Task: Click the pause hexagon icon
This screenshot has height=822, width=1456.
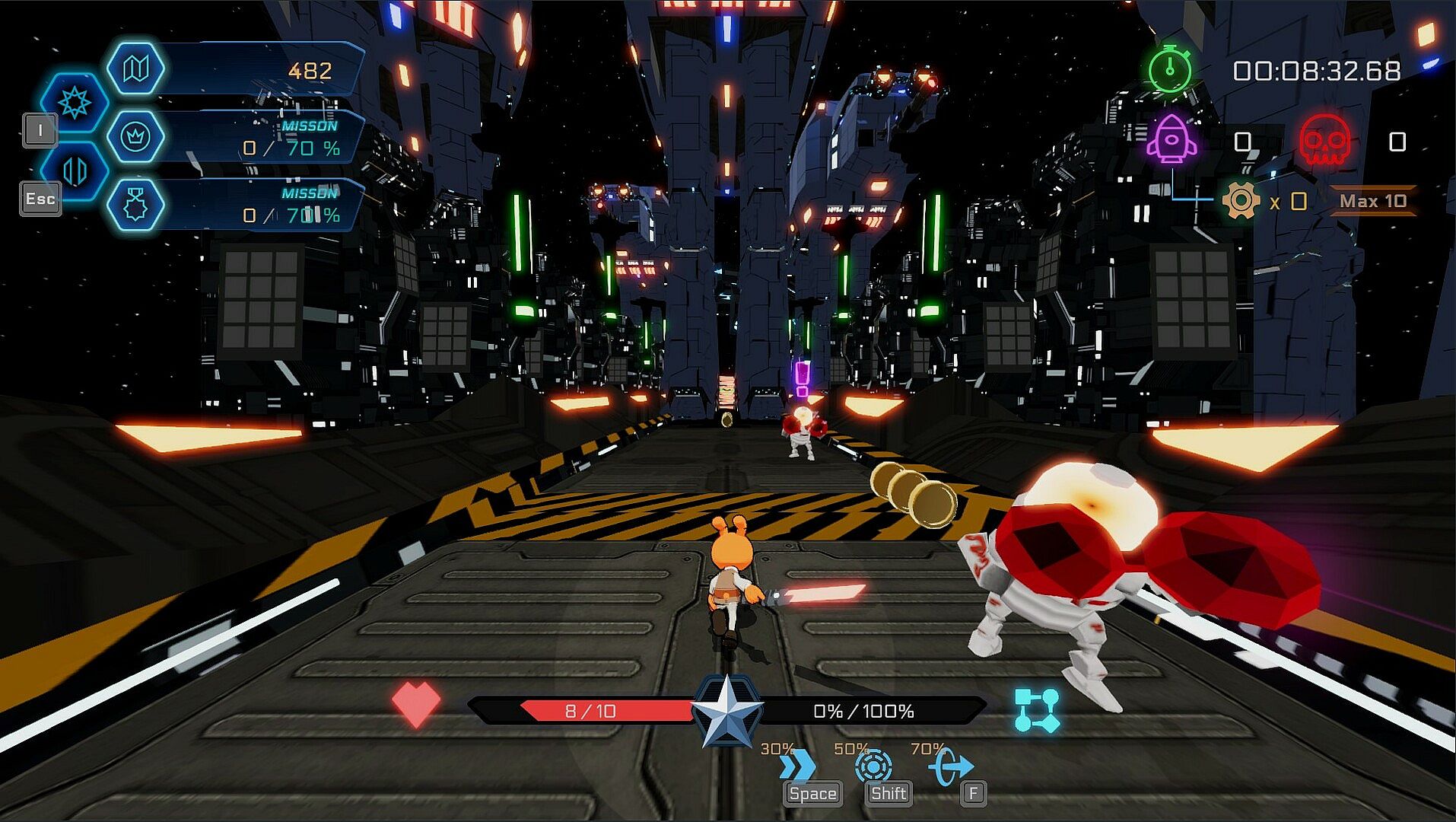Action: [75, 170]
